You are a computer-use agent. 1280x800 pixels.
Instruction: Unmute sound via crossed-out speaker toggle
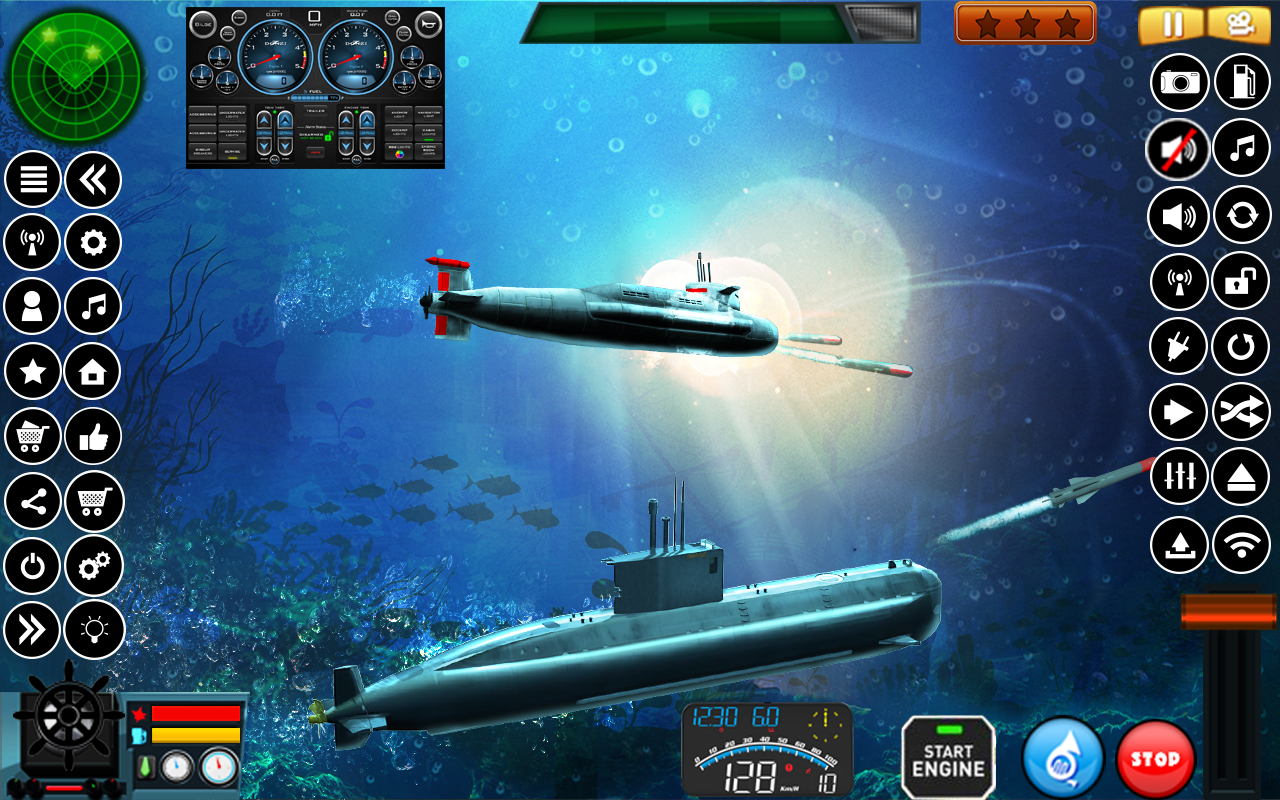(1177, 147)
